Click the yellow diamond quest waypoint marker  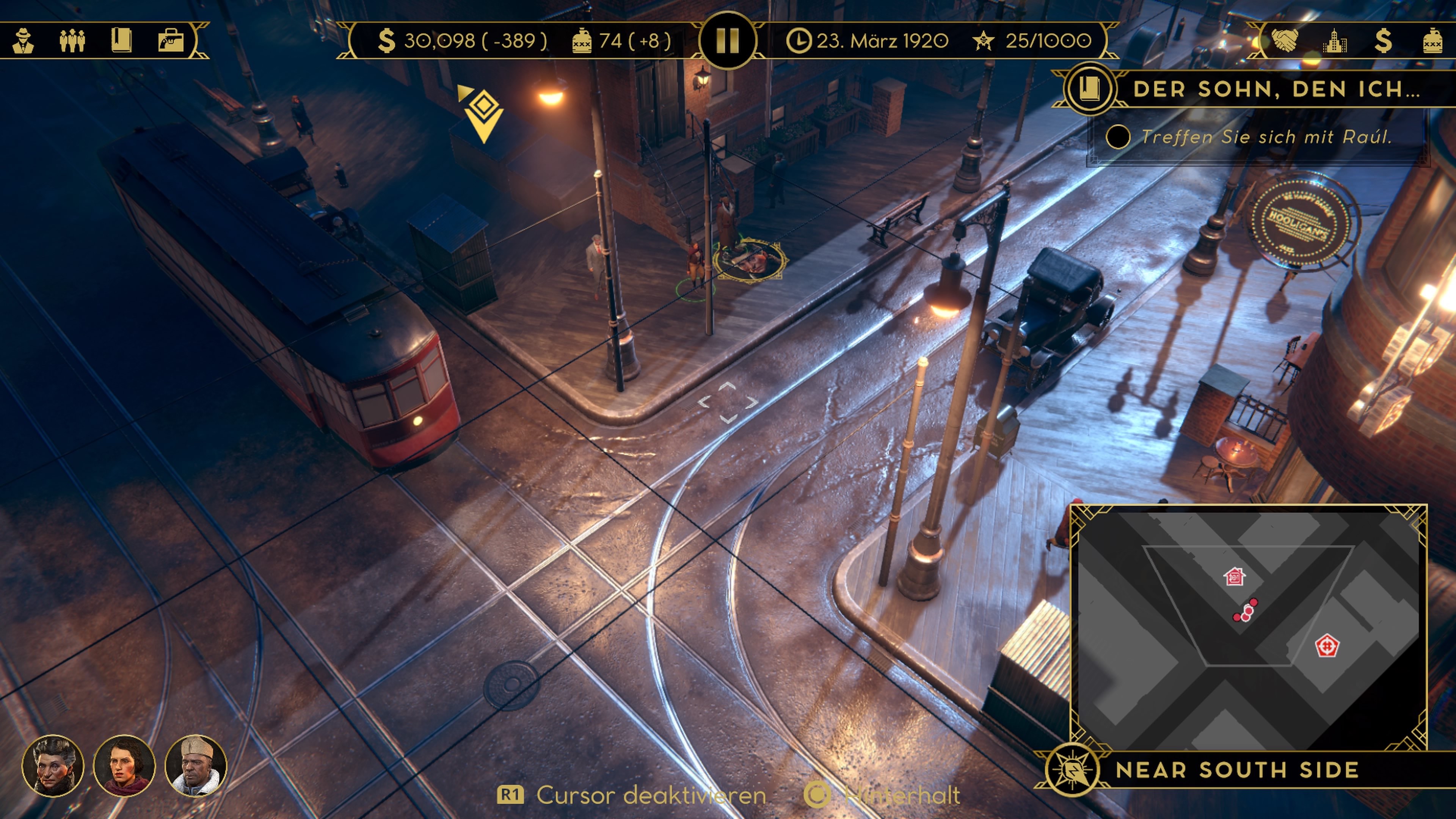pyautogui.click(x=483, y=114)
